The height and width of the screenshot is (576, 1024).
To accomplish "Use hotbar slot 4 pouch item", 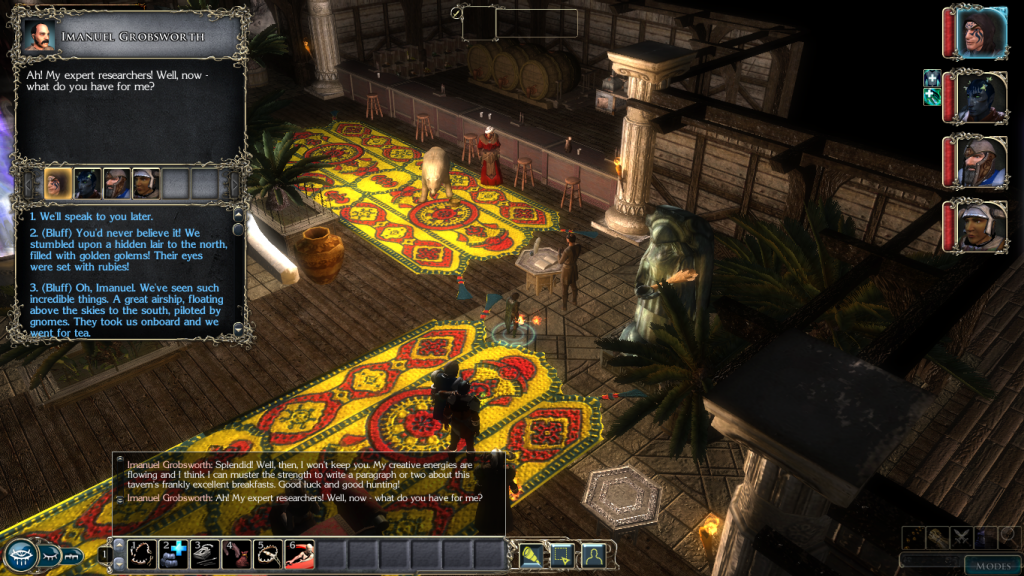I will click(x=237, y=553).
